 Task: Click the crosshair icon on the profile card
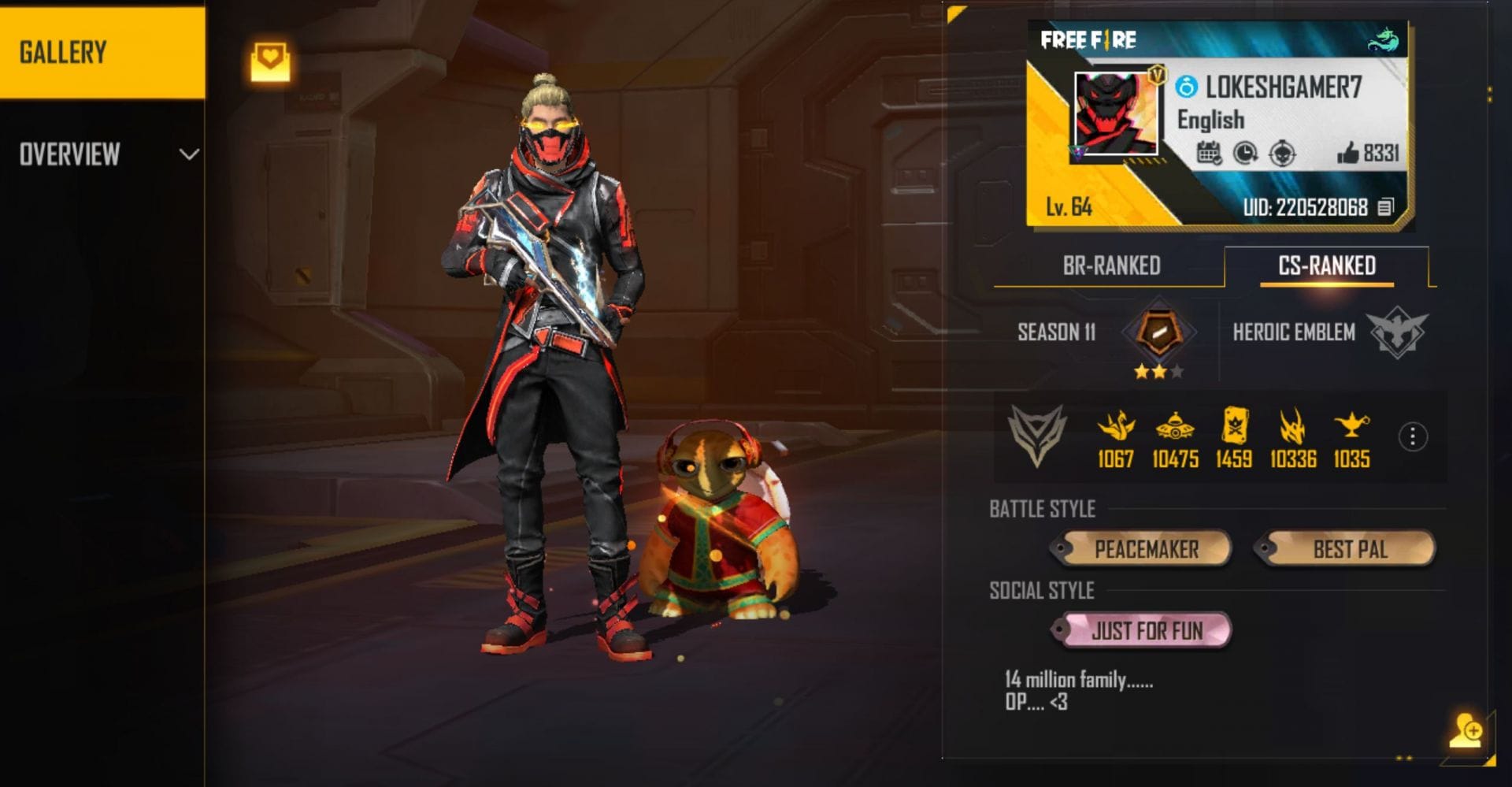click(1282, 153)
